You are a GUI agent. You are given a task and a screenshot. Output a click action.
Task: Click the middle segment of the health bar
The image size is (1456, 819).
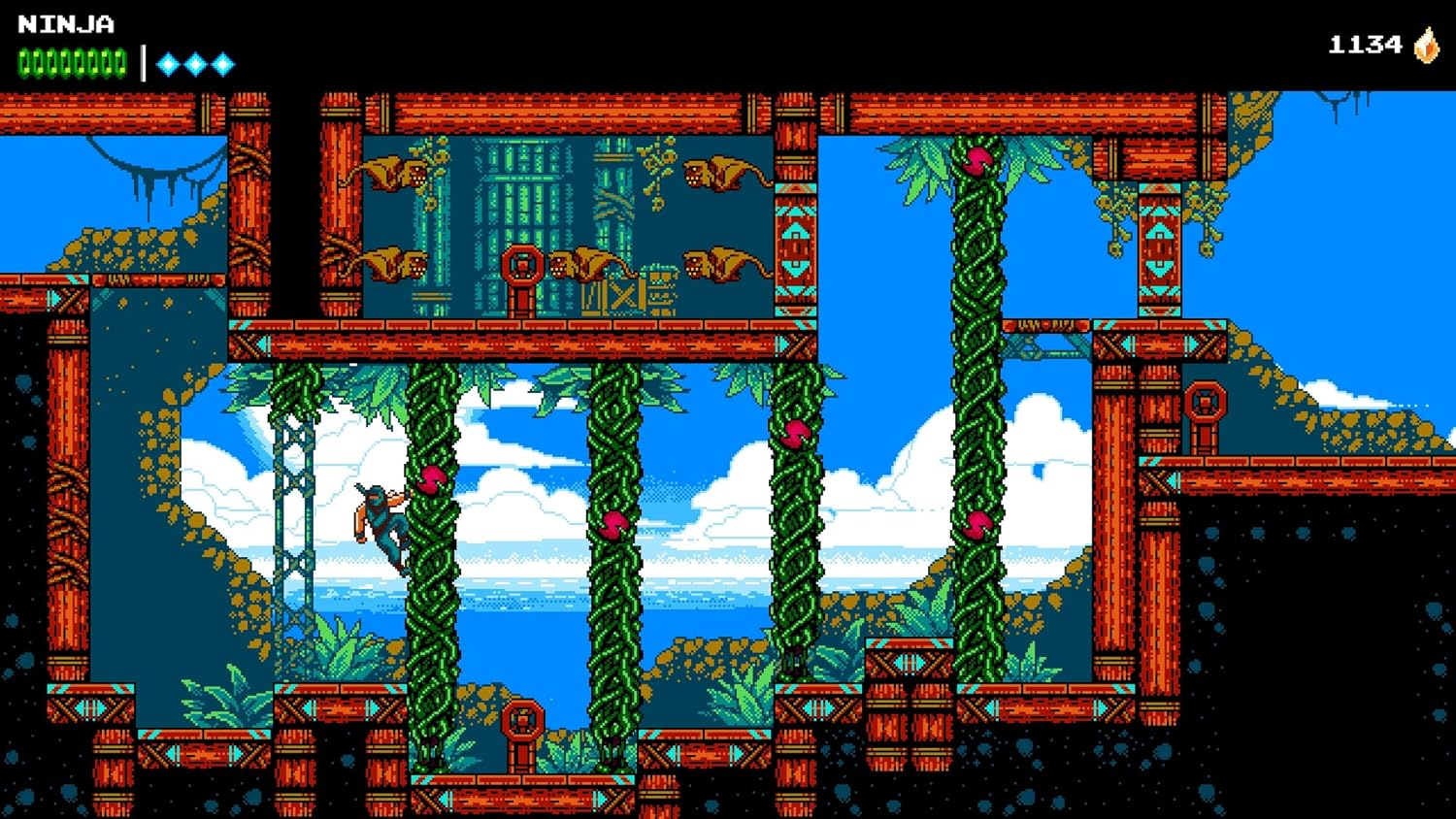(73, 62)
